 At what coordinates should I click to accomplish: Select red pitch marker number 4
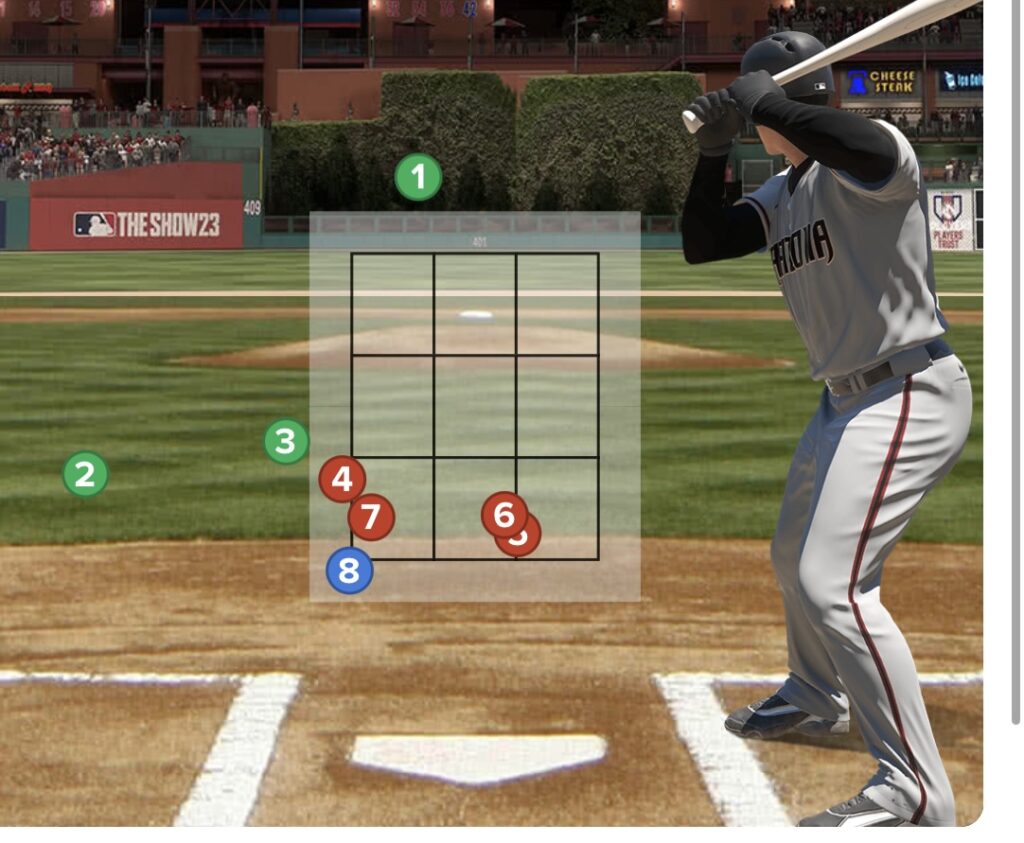point(342,479)
